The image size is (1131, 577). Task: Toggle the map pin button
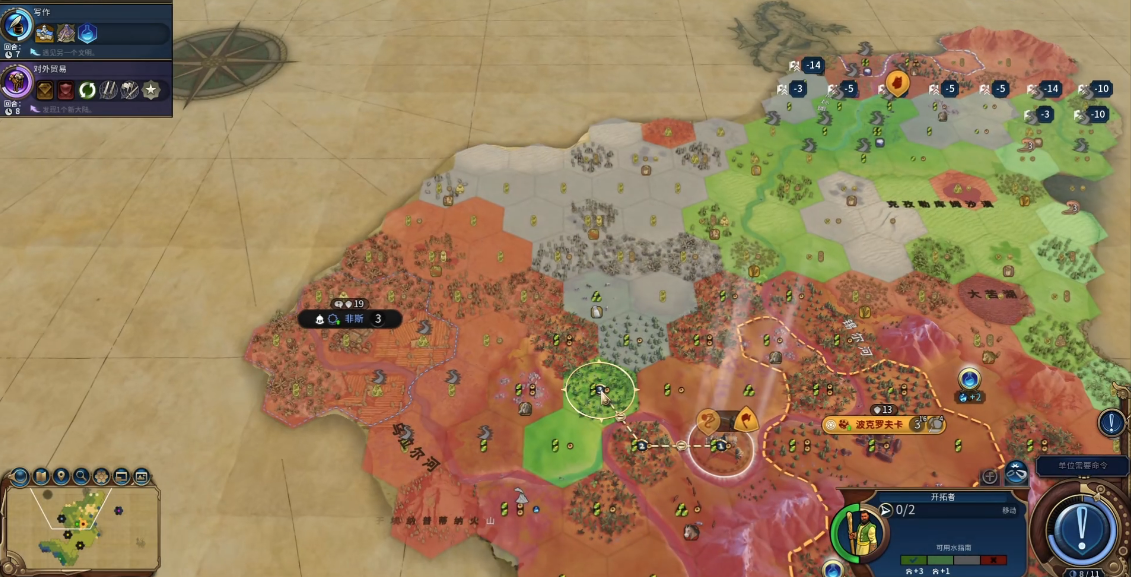click(x=62, y=476)
